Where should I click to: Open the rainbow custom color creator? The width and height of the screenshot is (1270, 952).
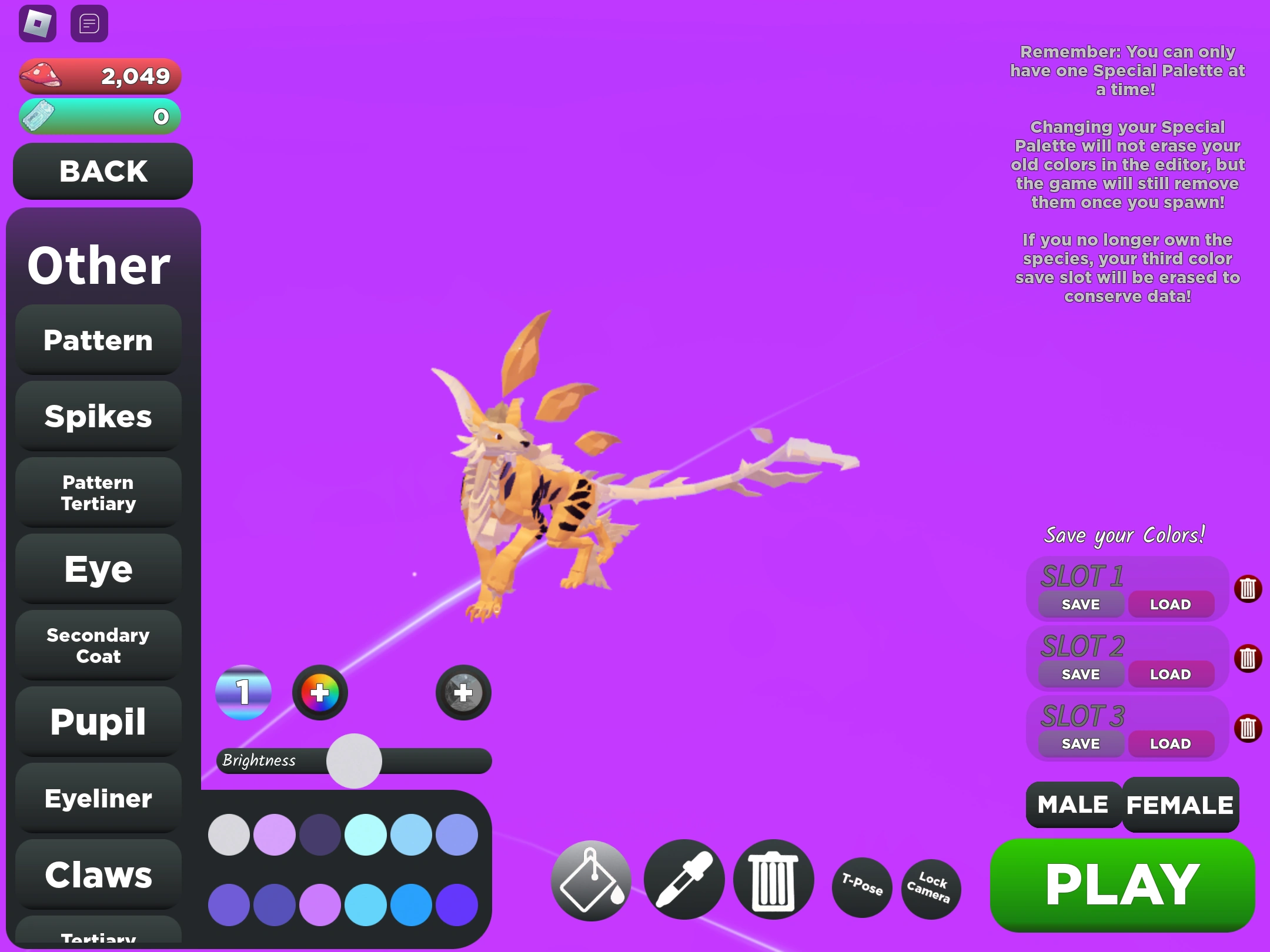(319, 692)
